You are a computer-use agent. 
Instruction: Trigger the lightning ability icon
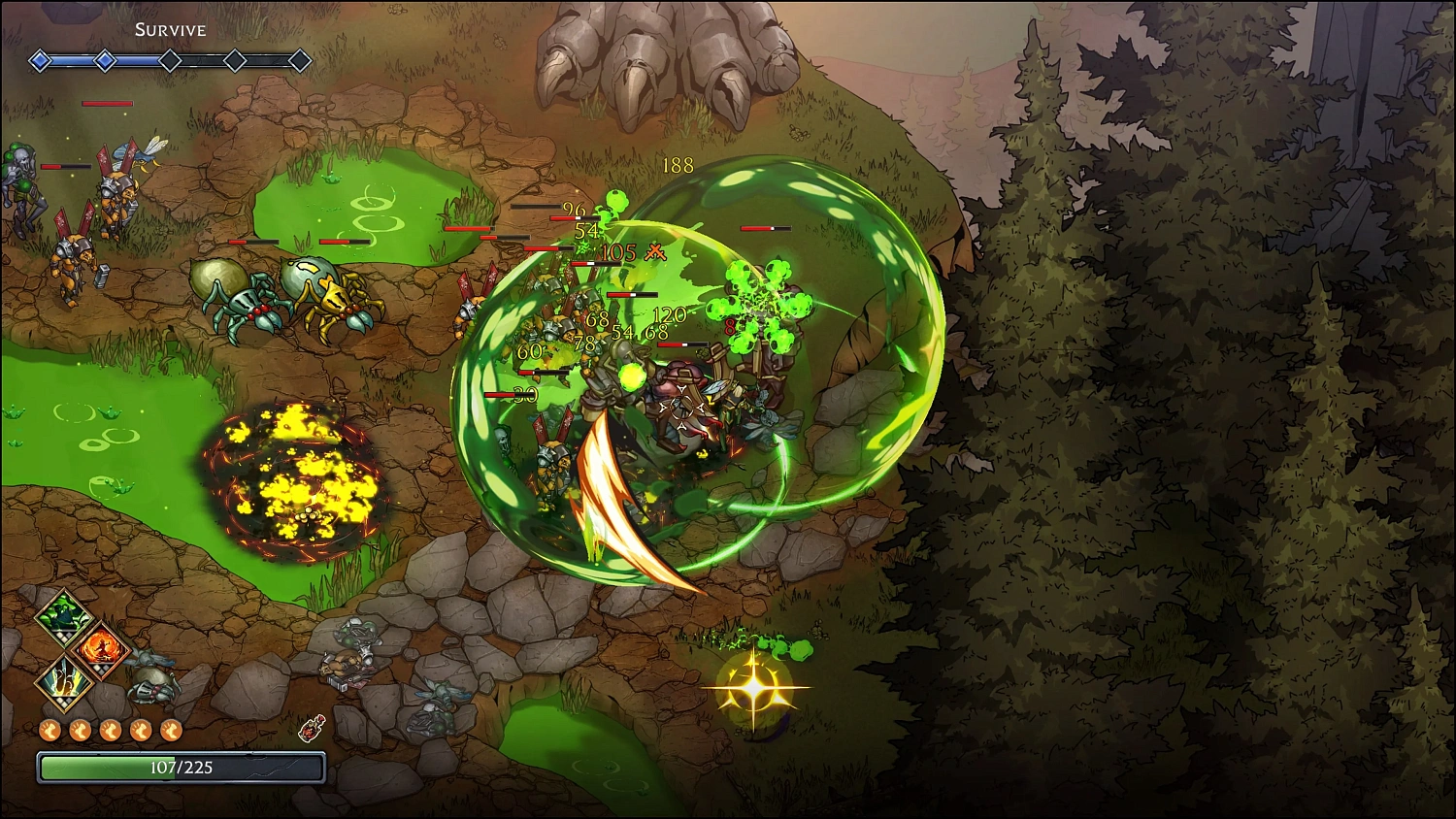coord(64,681)
